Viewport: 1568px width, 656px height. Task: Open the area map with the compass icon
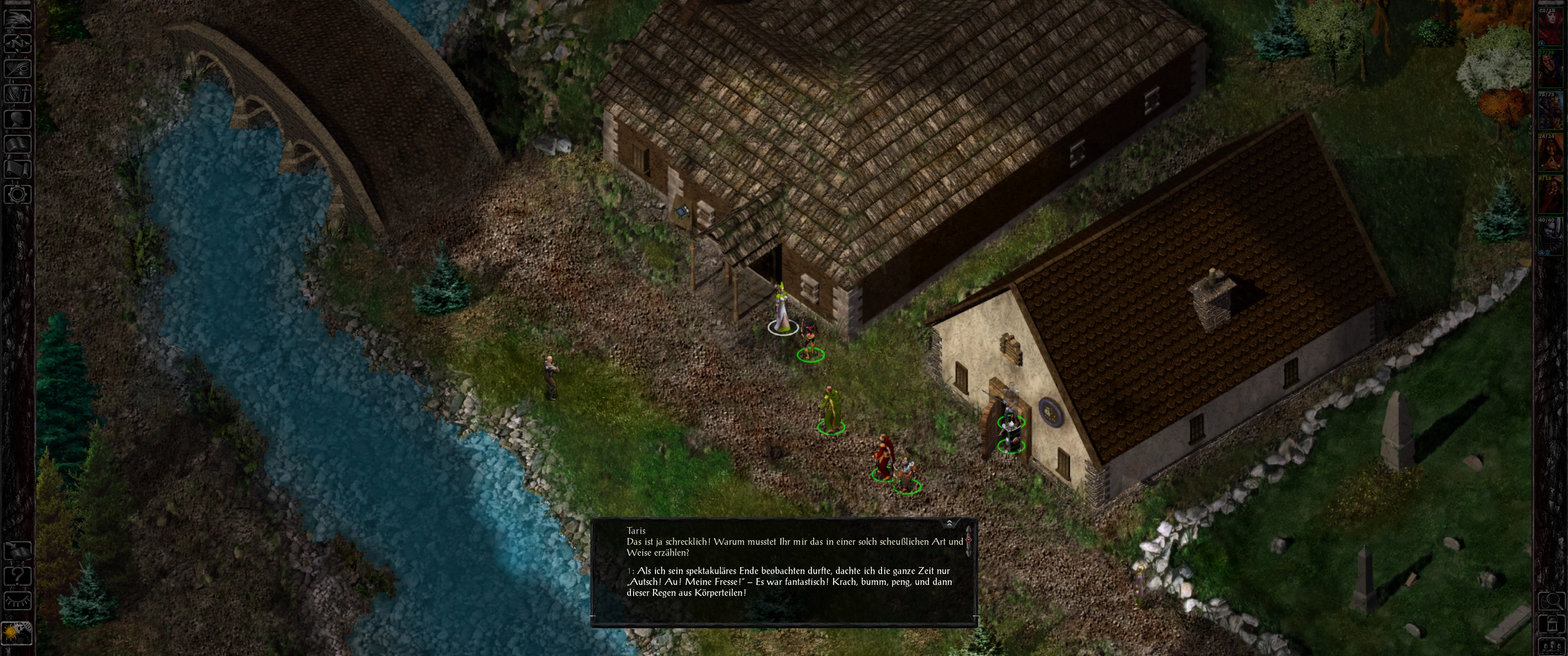[x=17, y=43]
